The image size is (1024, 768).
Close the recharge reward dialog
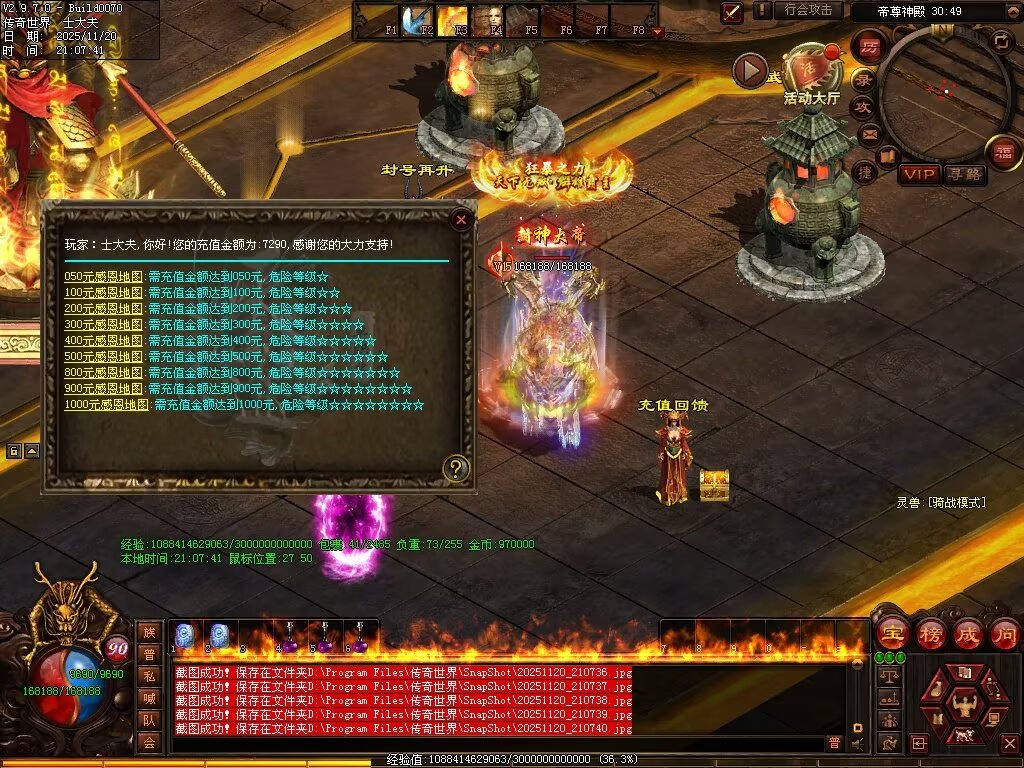(461, 220)
